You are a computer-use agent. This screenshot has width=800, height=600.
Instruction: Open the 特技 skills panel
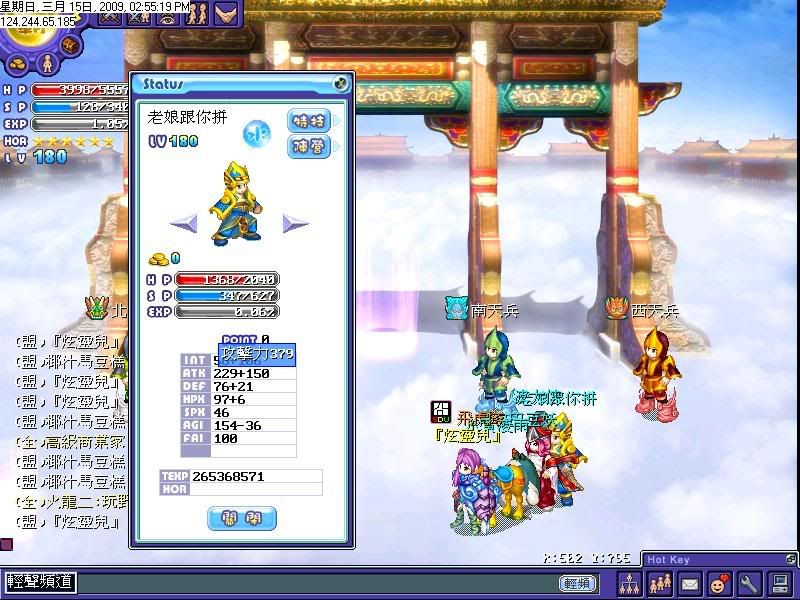click(x=308, y=121)
